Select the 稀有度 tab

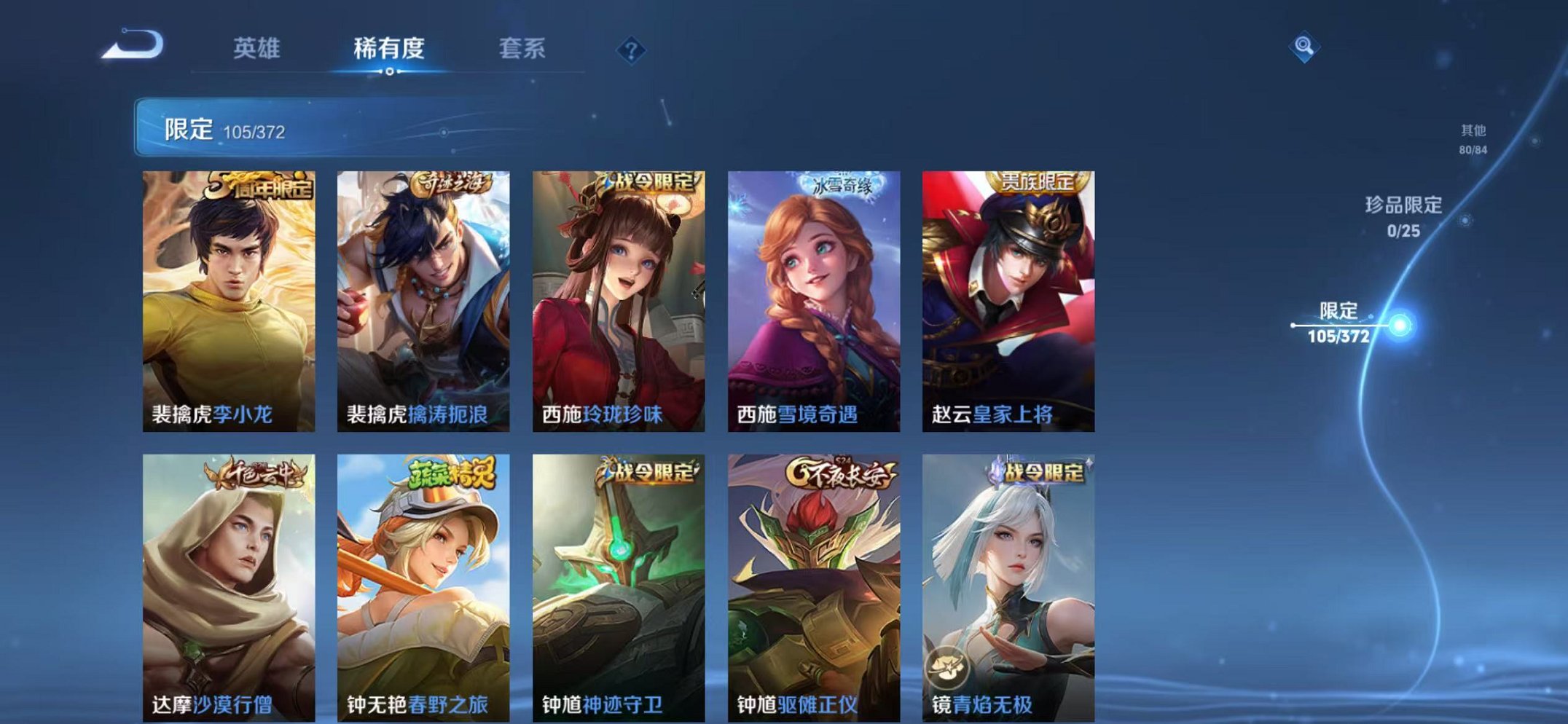(x=388, y=49)
